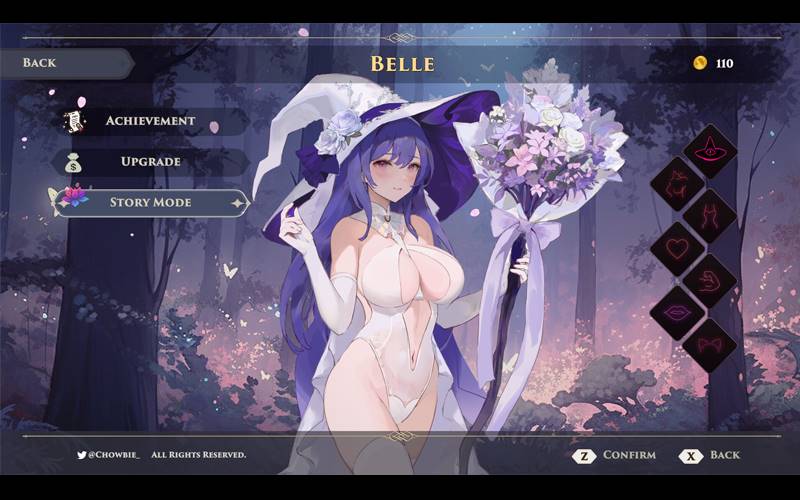Choose the lips diamond icon
This screenshot has width=800, height=500.
click(x=677, y=311)
